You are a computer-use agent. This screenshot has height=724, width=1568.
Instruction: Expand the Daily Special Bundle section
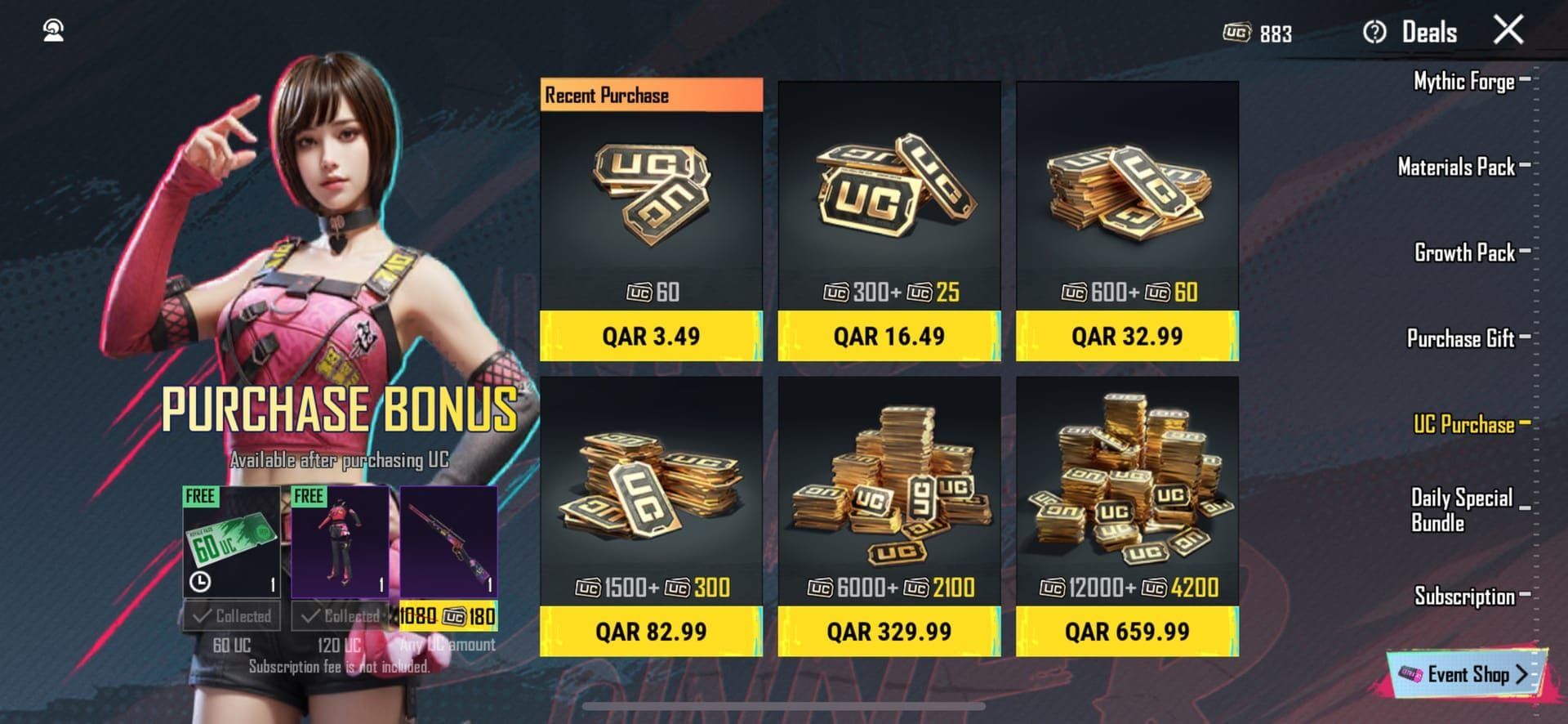1462,507
